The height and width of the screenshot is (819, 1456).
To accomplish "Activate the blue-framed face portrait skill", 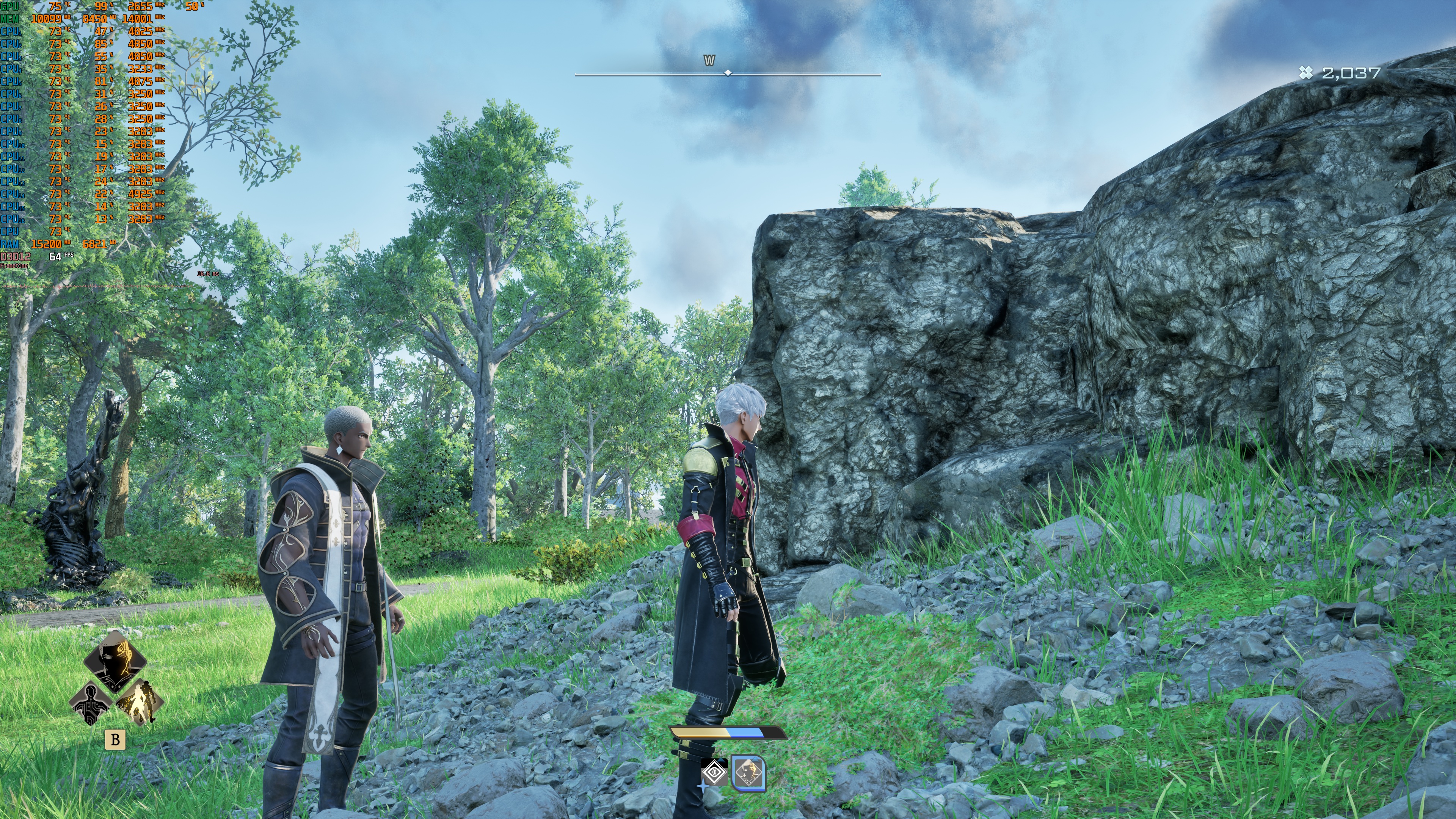I will 748,773.
